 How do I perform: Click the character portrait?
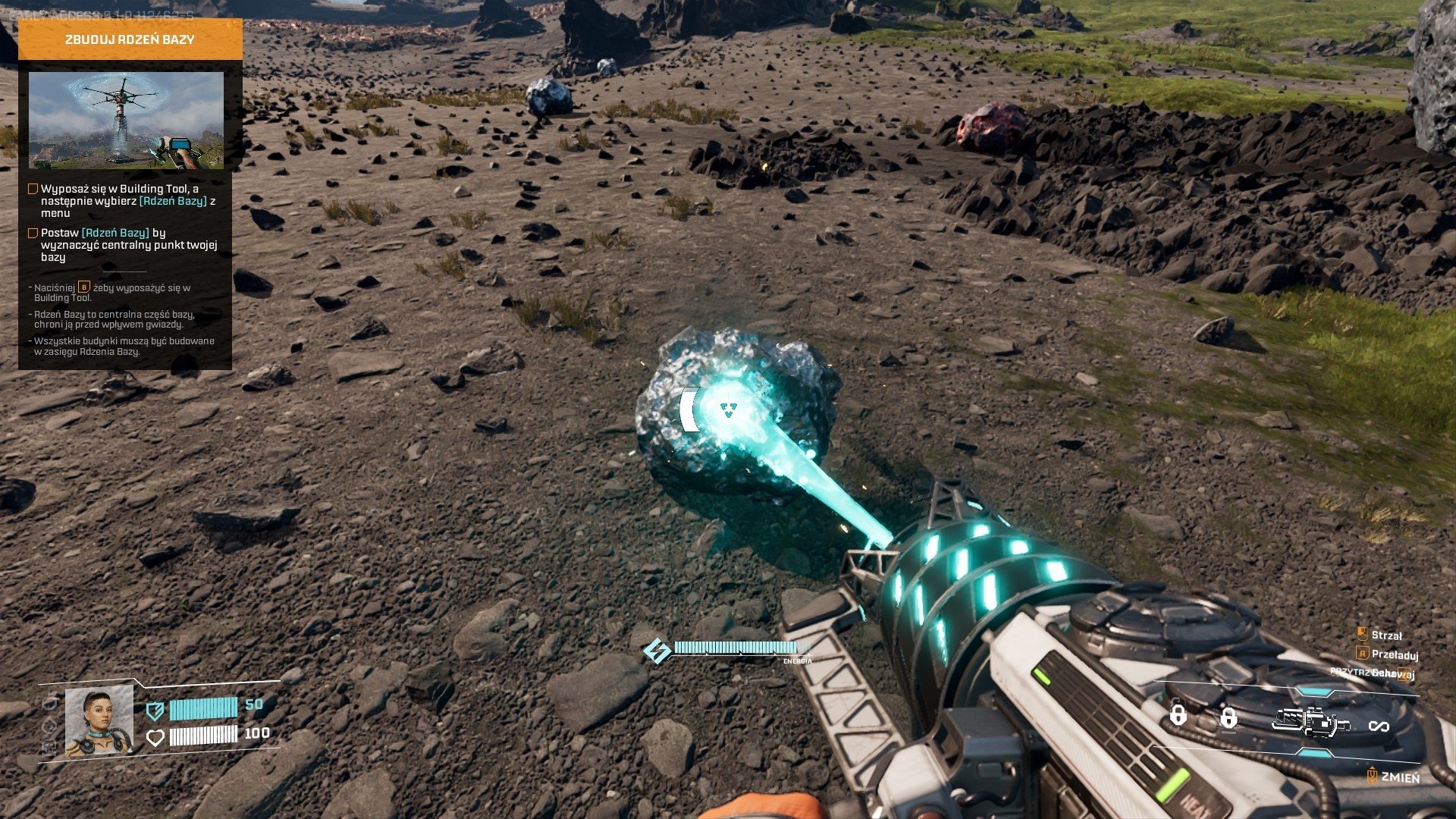99,721
